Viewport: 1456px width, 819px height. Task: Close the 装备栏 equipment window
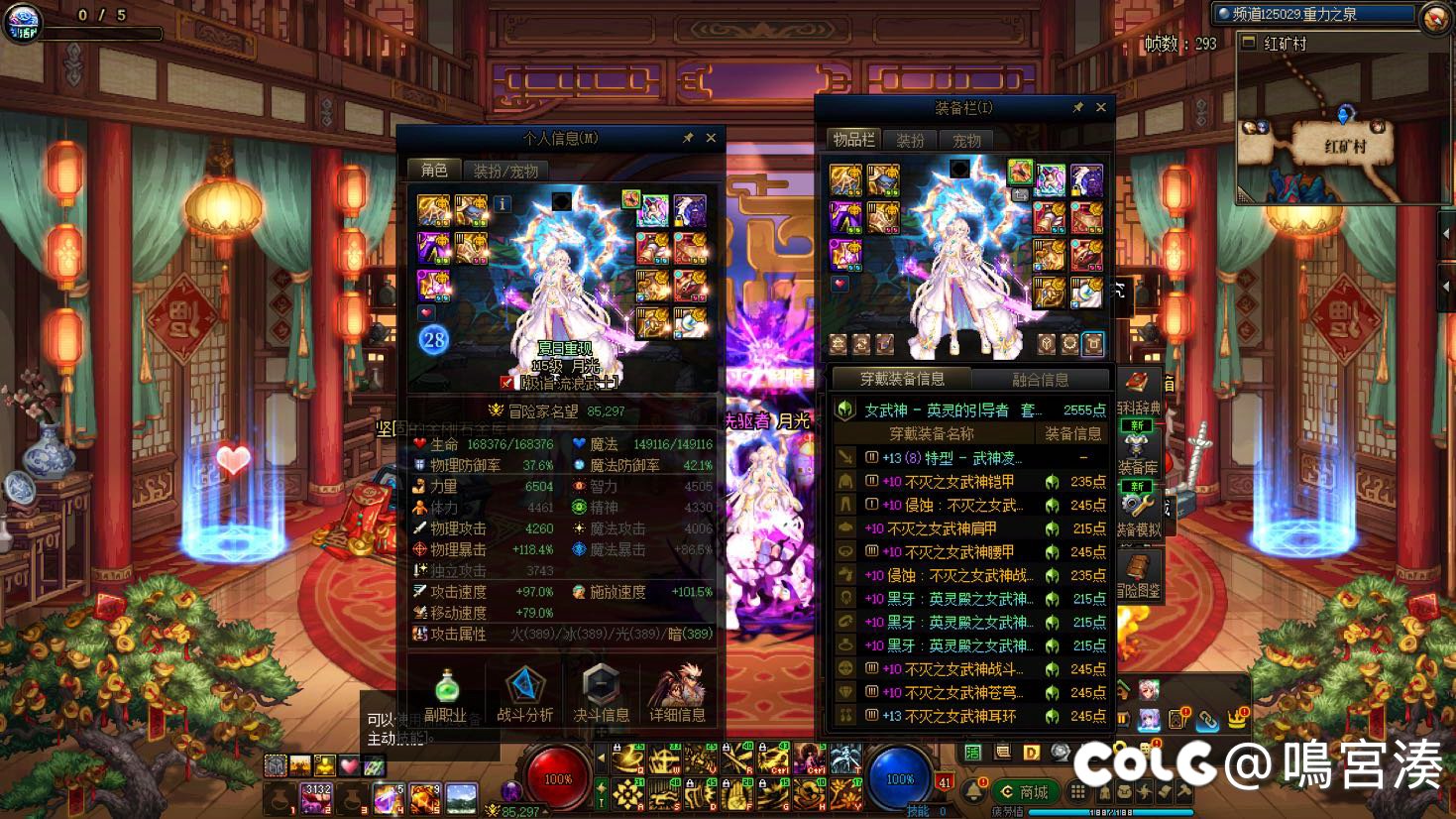(1100, 107)
